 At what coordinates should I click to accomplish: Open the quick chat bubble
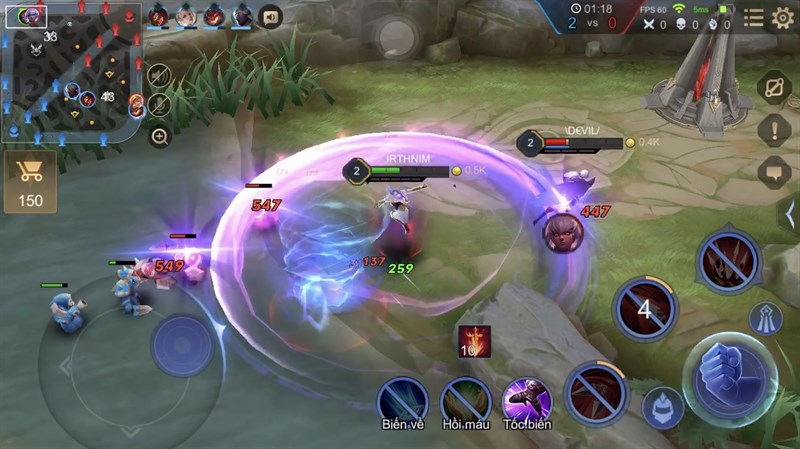pyautogui.click(x=774, y=171)
